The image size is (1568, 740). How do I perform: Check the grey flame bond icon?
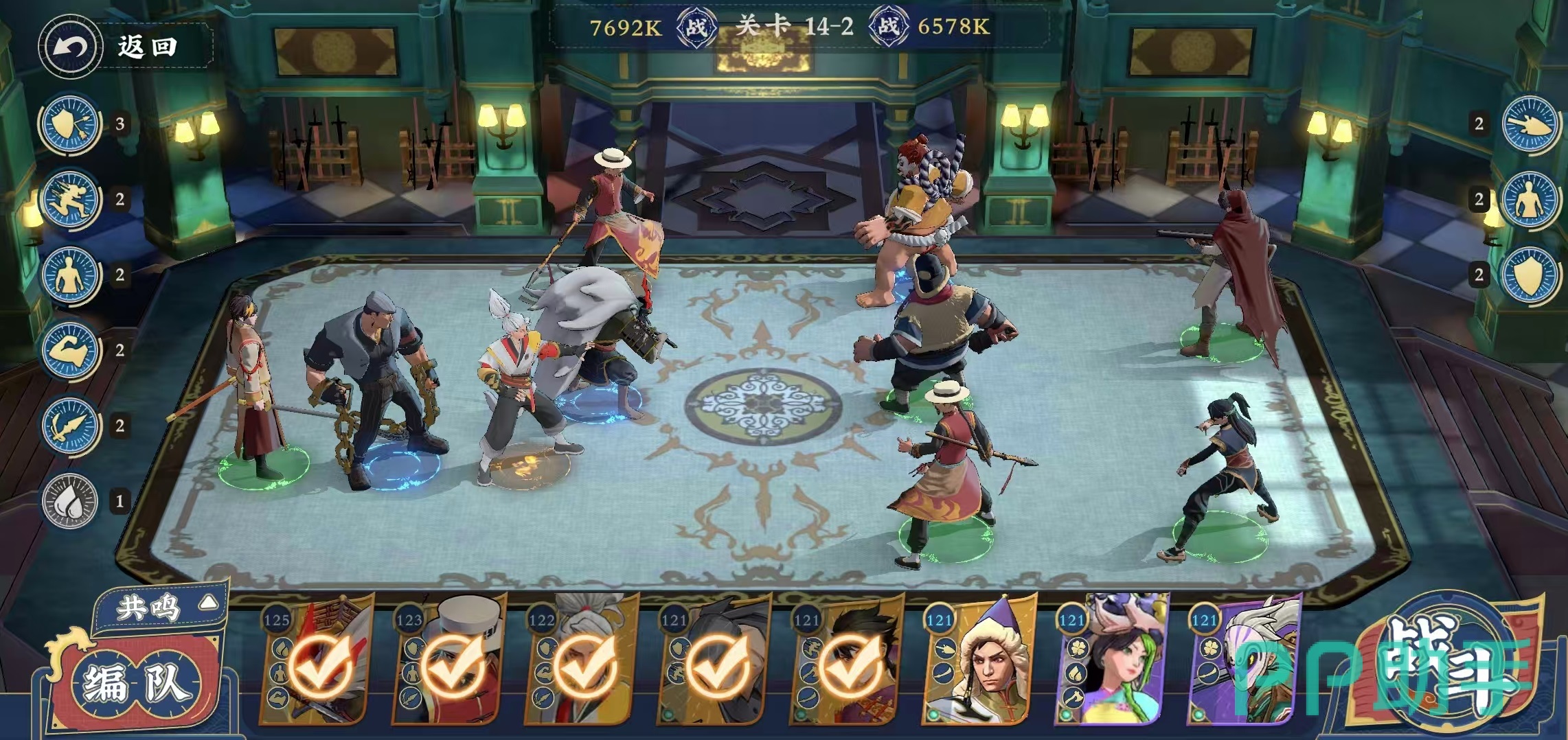[x=69, y=502]
